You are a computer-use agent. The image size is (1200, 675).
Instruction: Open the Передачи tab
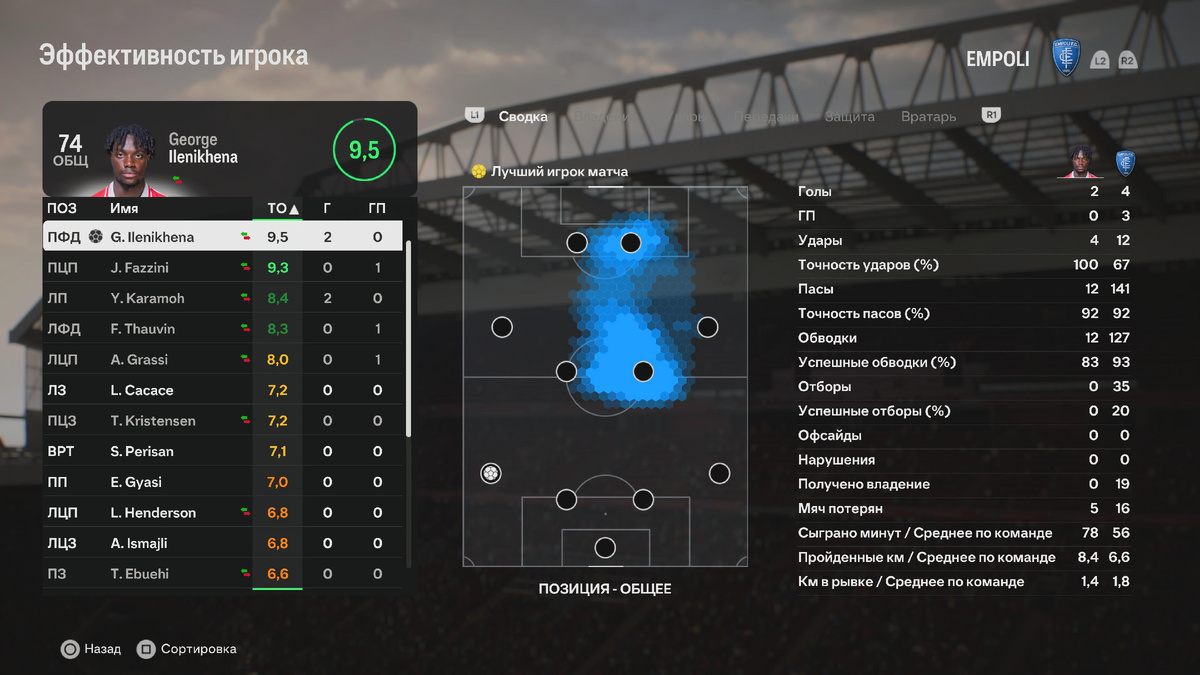(766, 117)
